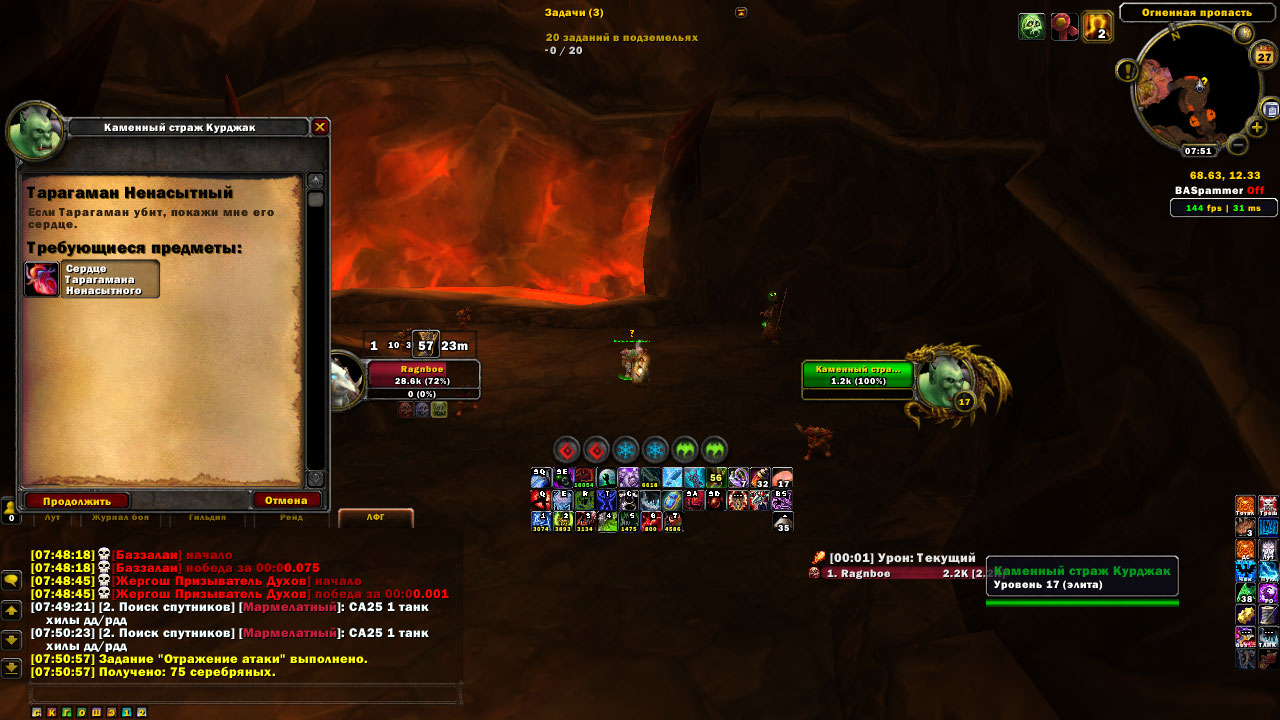Select the ЛФГ chat tab
The height and width of the screenshot is (720, 1280).
point(375,518)
